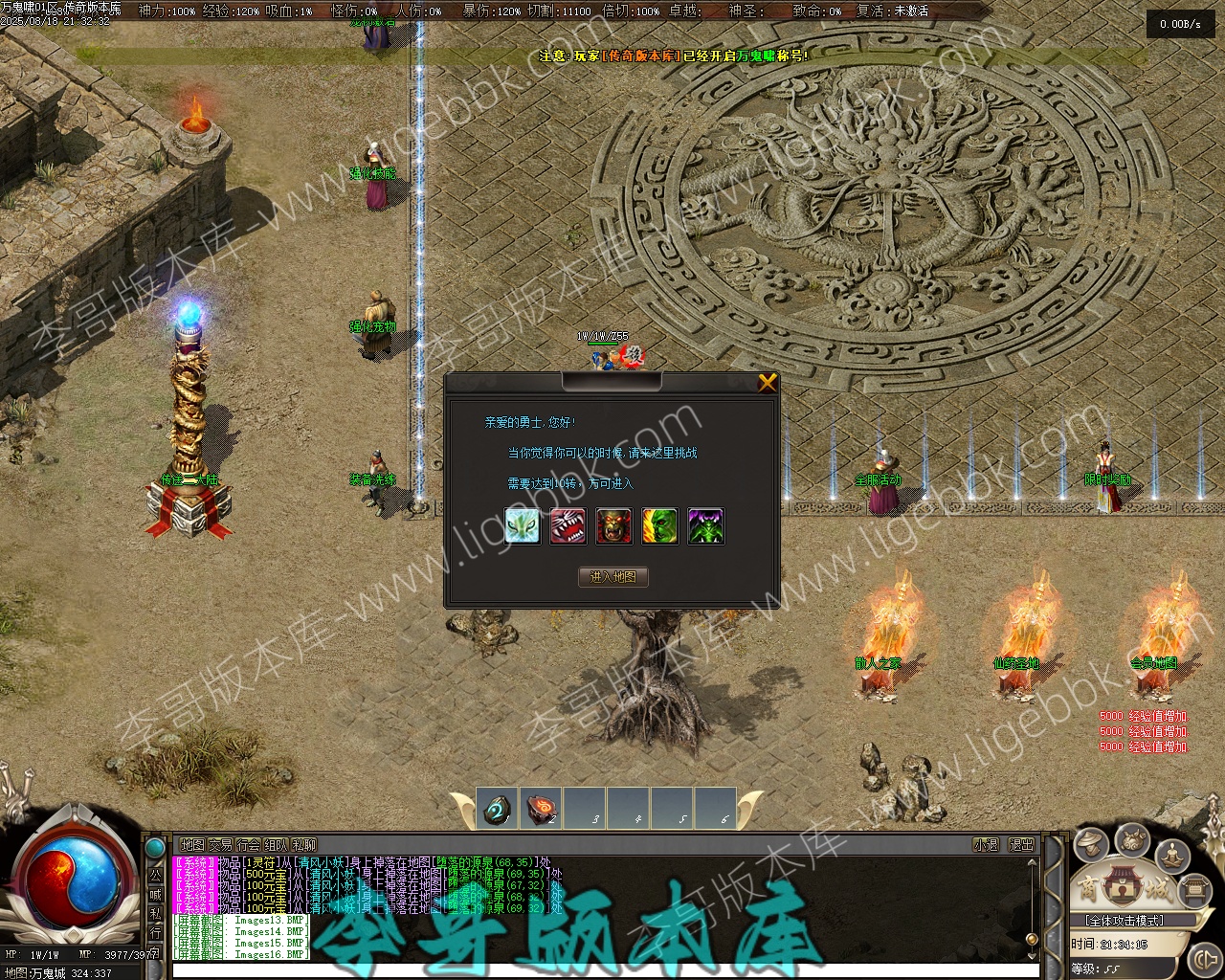This screenshot has height=980, width=1225.
Task: Select the icy white beast face icon
Action: click(x=523, y=526)
